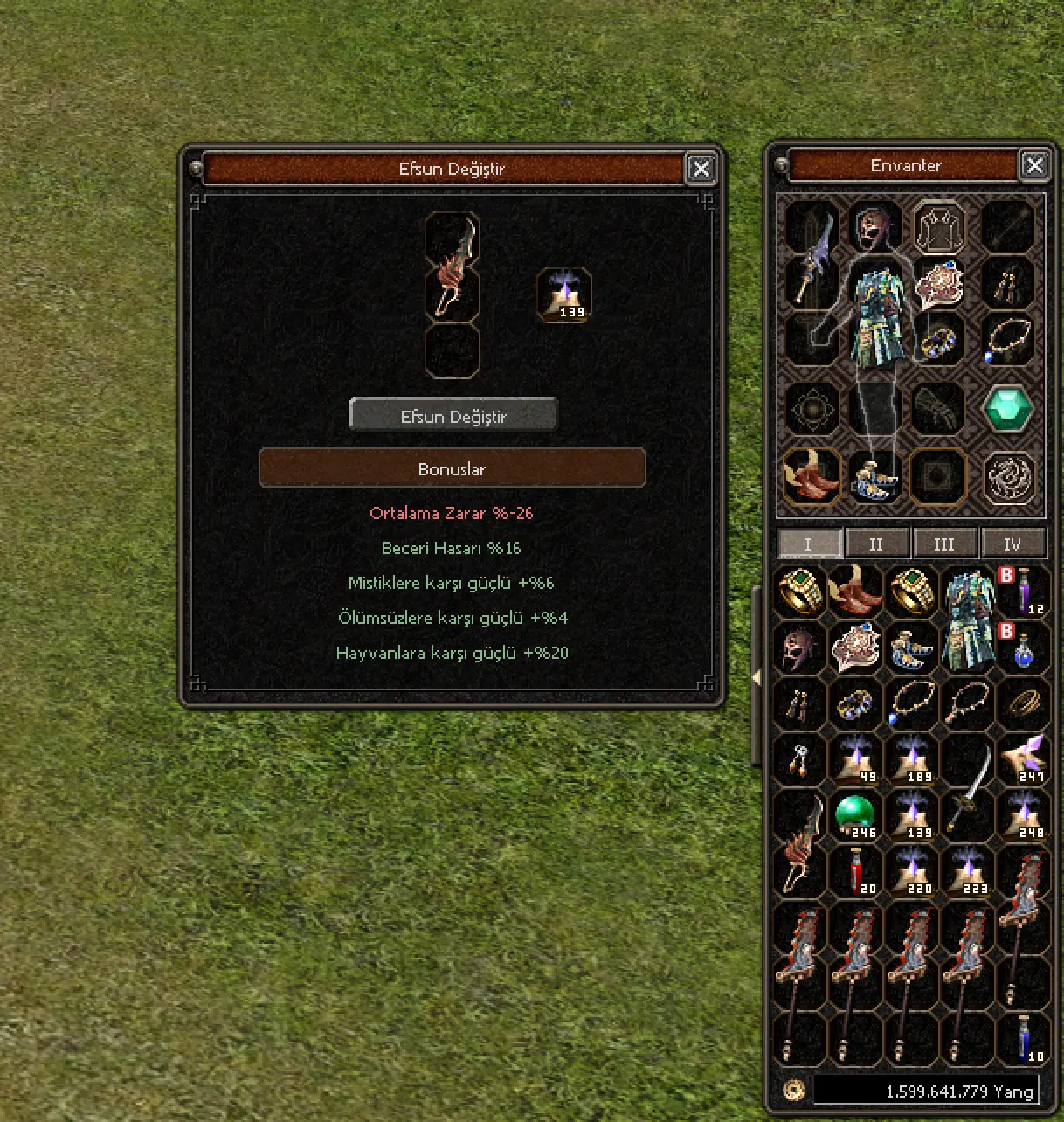
Task: Select inventory page I tab
Action: [x=809, y=544]
